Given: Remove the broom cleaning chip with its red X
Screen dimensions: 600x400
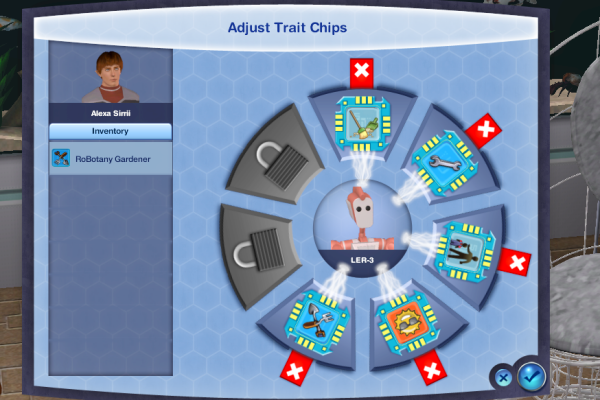Looking at the screenshot, I should coord(361,72).
